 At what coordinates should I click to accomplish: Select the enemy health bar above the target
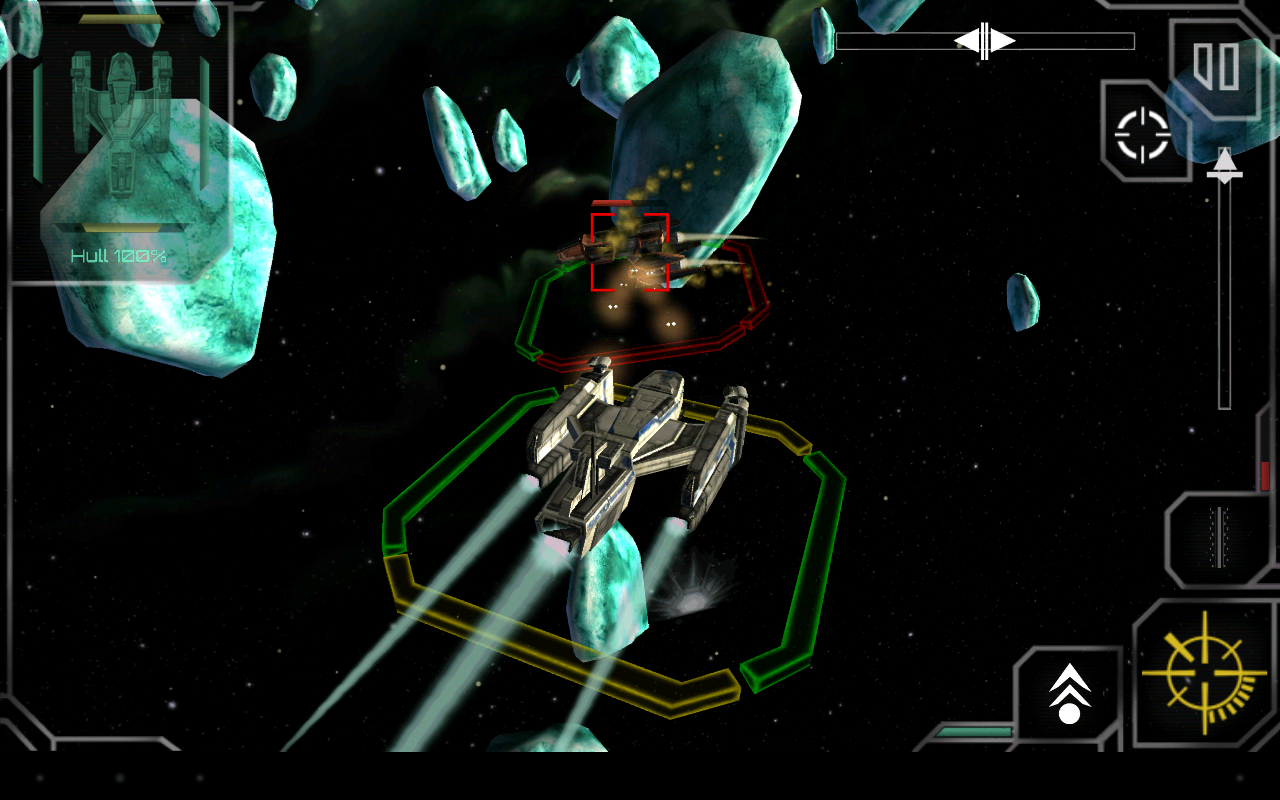618,203
